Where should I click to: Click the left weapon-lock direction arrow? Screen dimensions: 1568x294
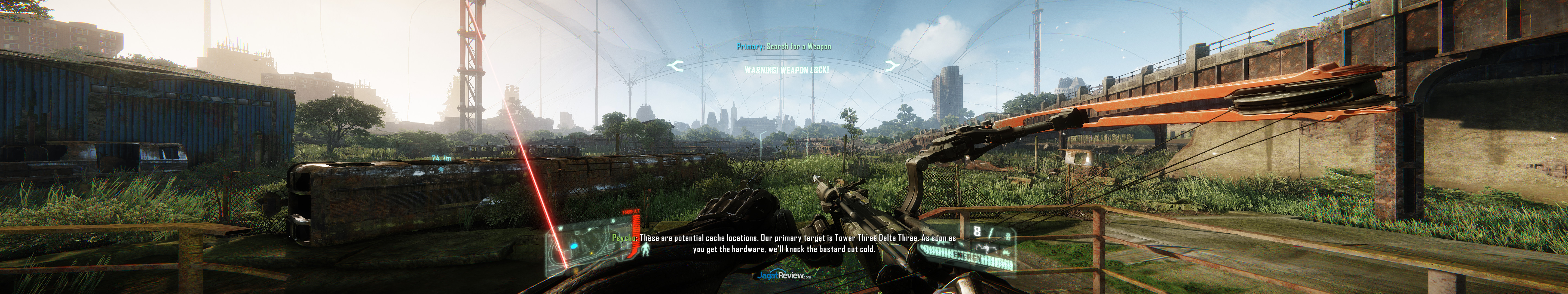(x=675, y=65)
